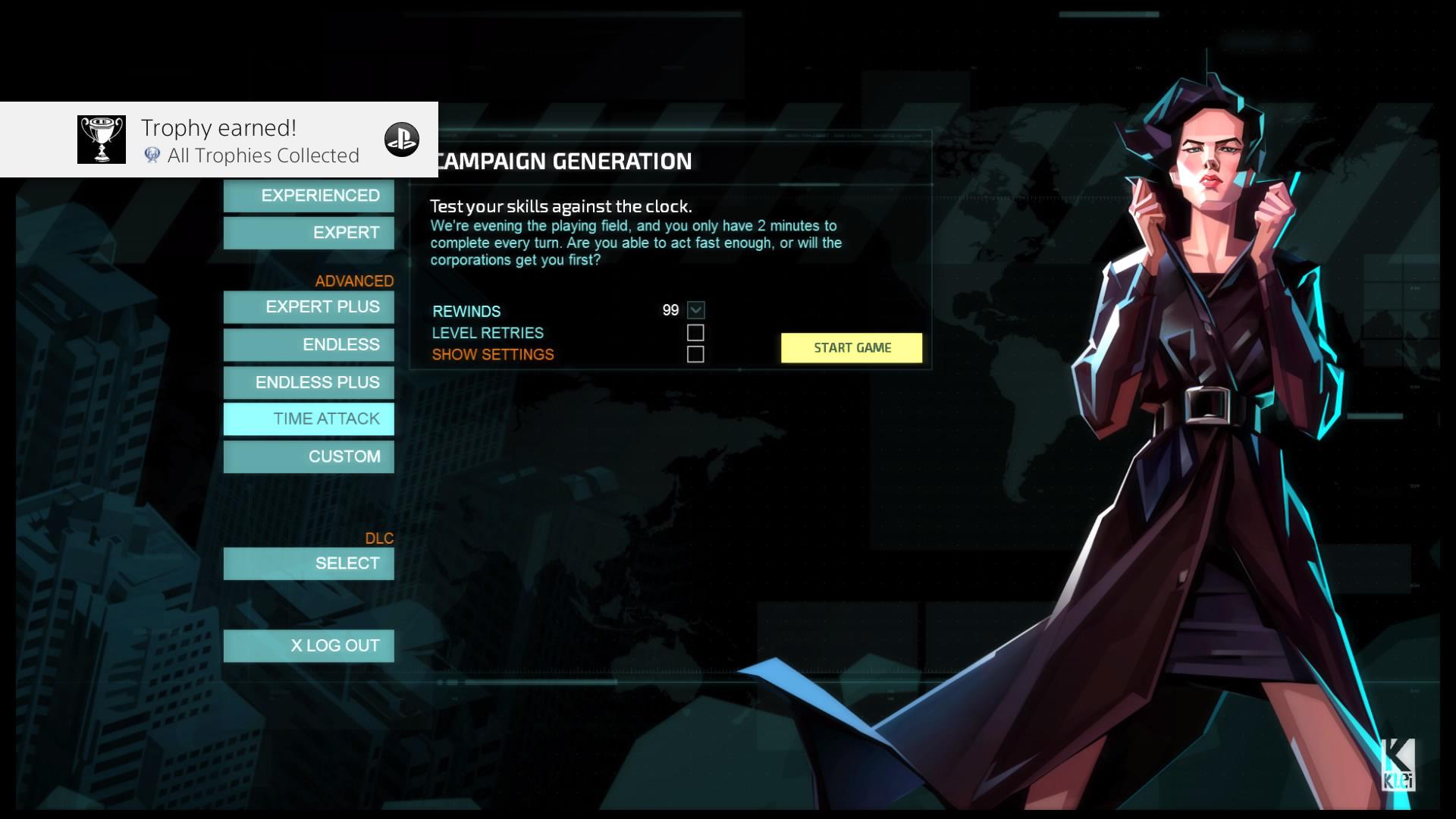Click the All Trophies Collected text
The image size is (1456, 819).
(263, 155)
